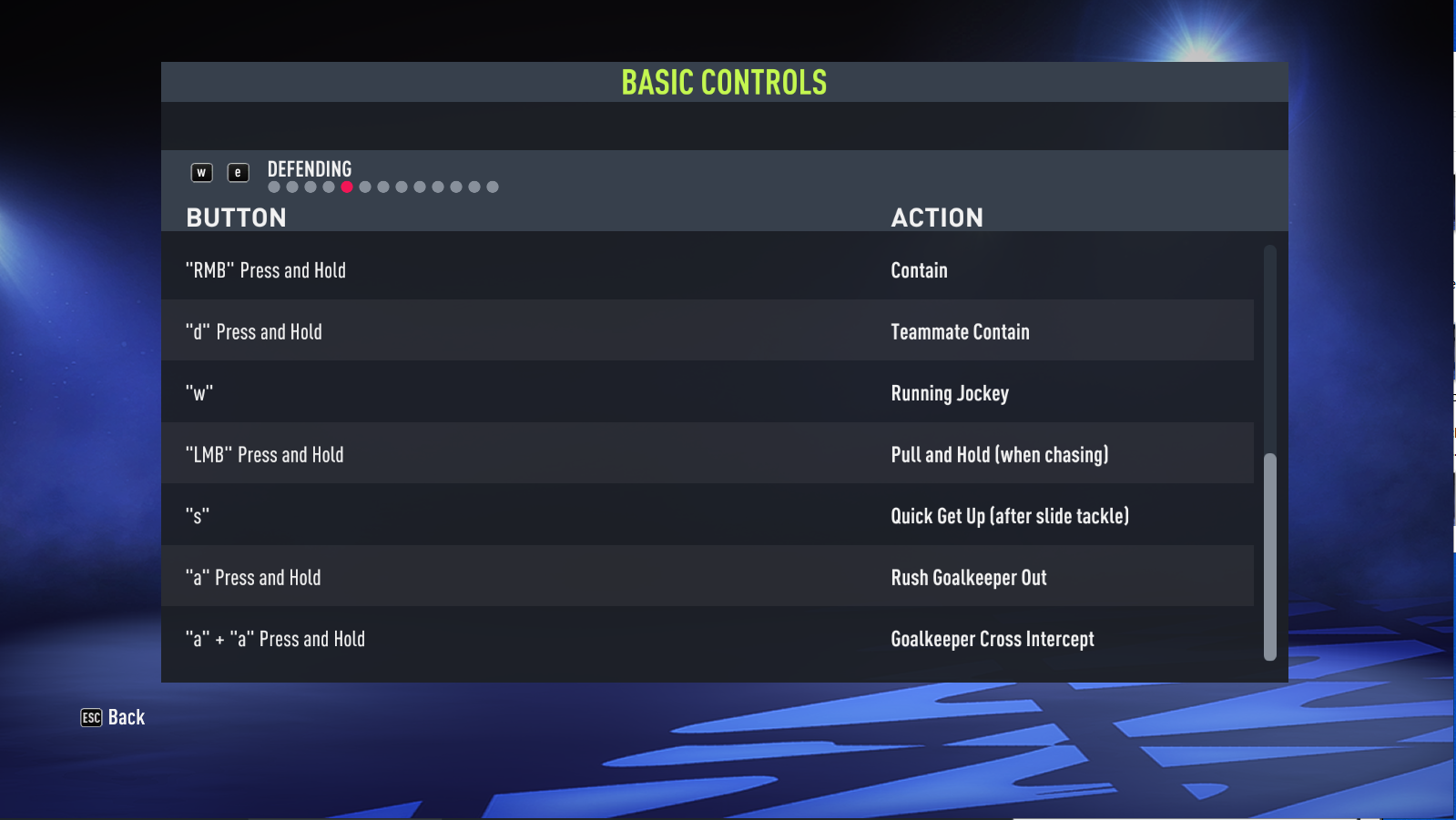
Task: Click the BASIC CONTROLS title bar
Action: [724, 81]
